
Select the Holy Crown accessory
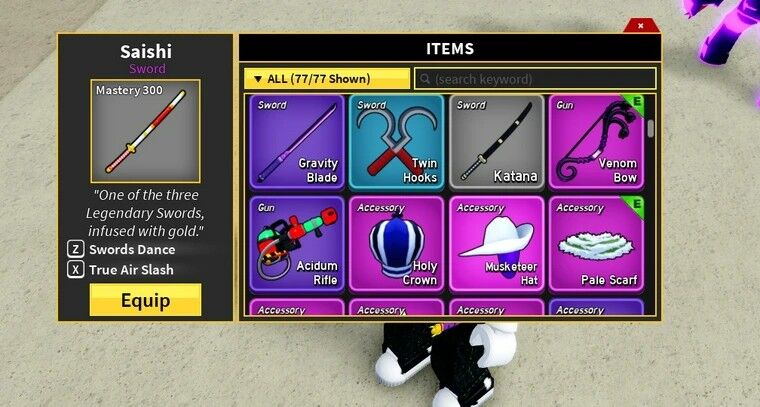click(396, 243)
